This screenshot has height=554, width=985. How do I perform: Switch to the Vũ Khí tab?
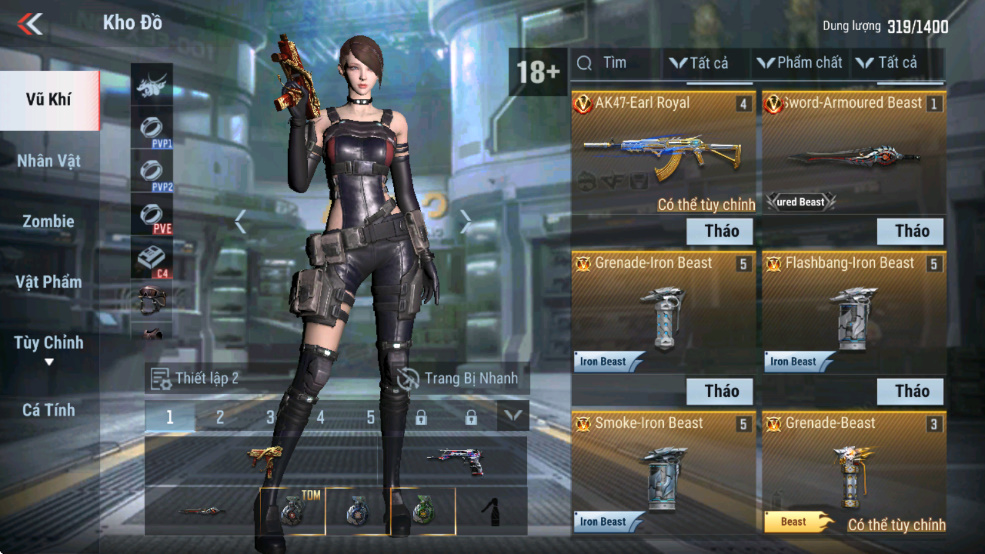(x=49, y=100)
